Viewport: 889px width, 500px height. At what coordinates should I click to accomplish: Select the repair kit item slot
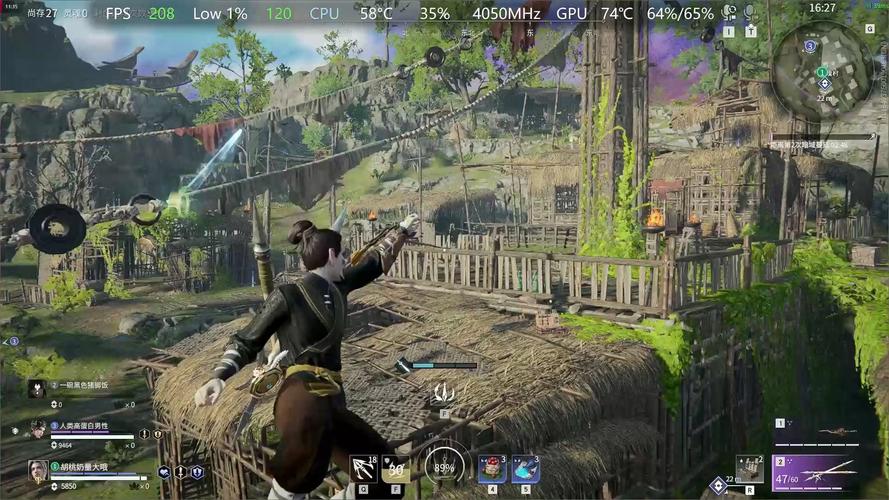(750, 468)
